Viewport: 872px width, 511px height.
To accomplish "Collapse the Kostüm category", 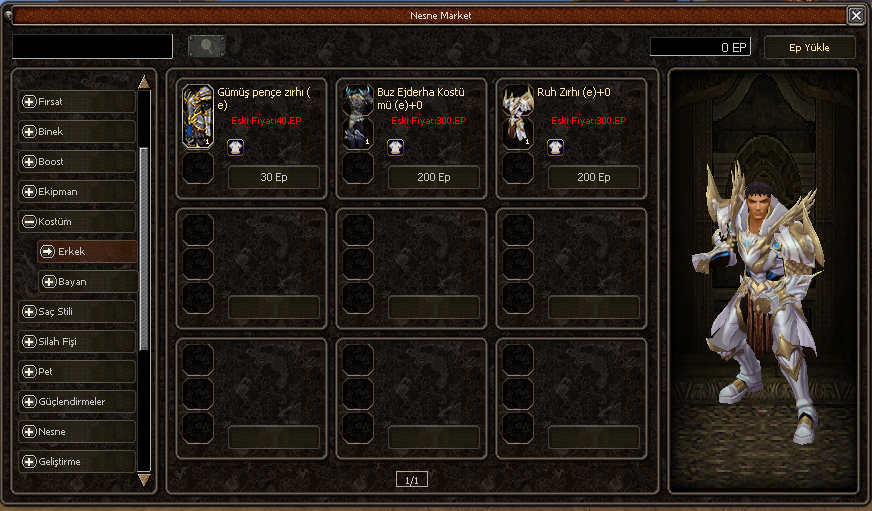I will pyautogui.click(x=77, y=221).
